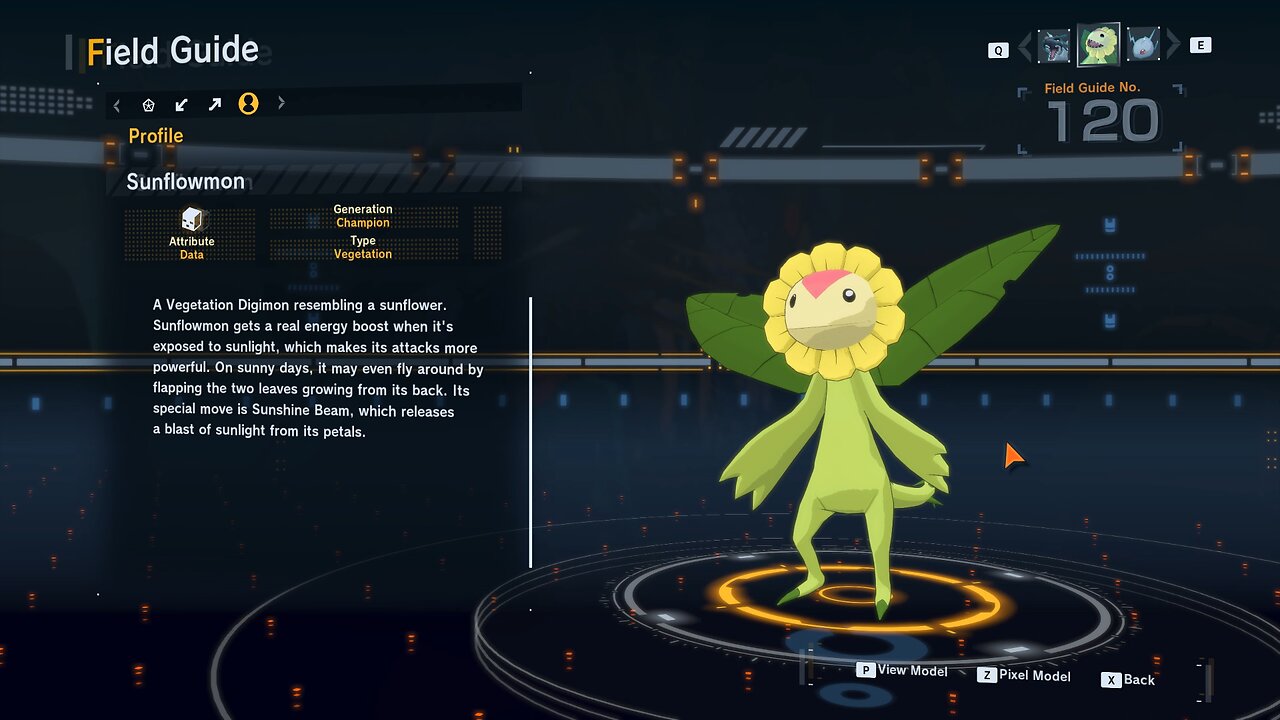This screenshot has width=1280, height=720.
Task: Click the right arrow beside the tab icons
Action: click(x=281, y=103)
